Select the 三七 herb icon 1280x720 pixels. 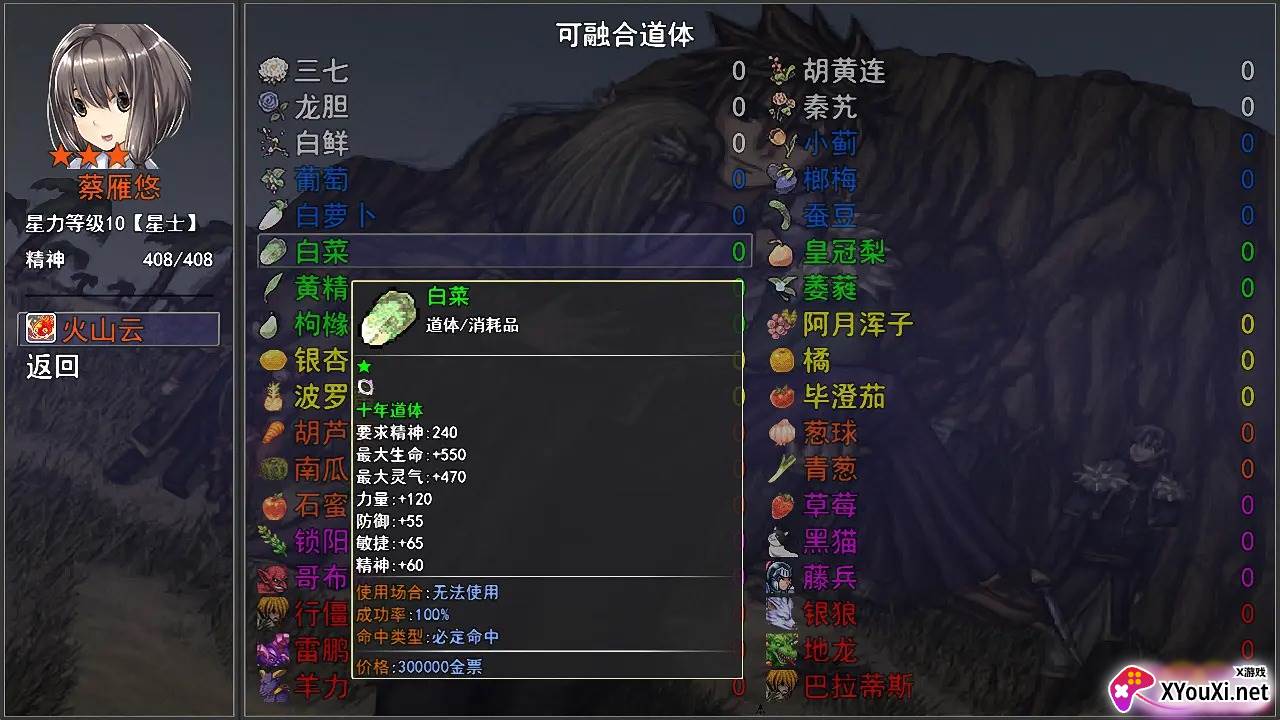pos(272,70)
